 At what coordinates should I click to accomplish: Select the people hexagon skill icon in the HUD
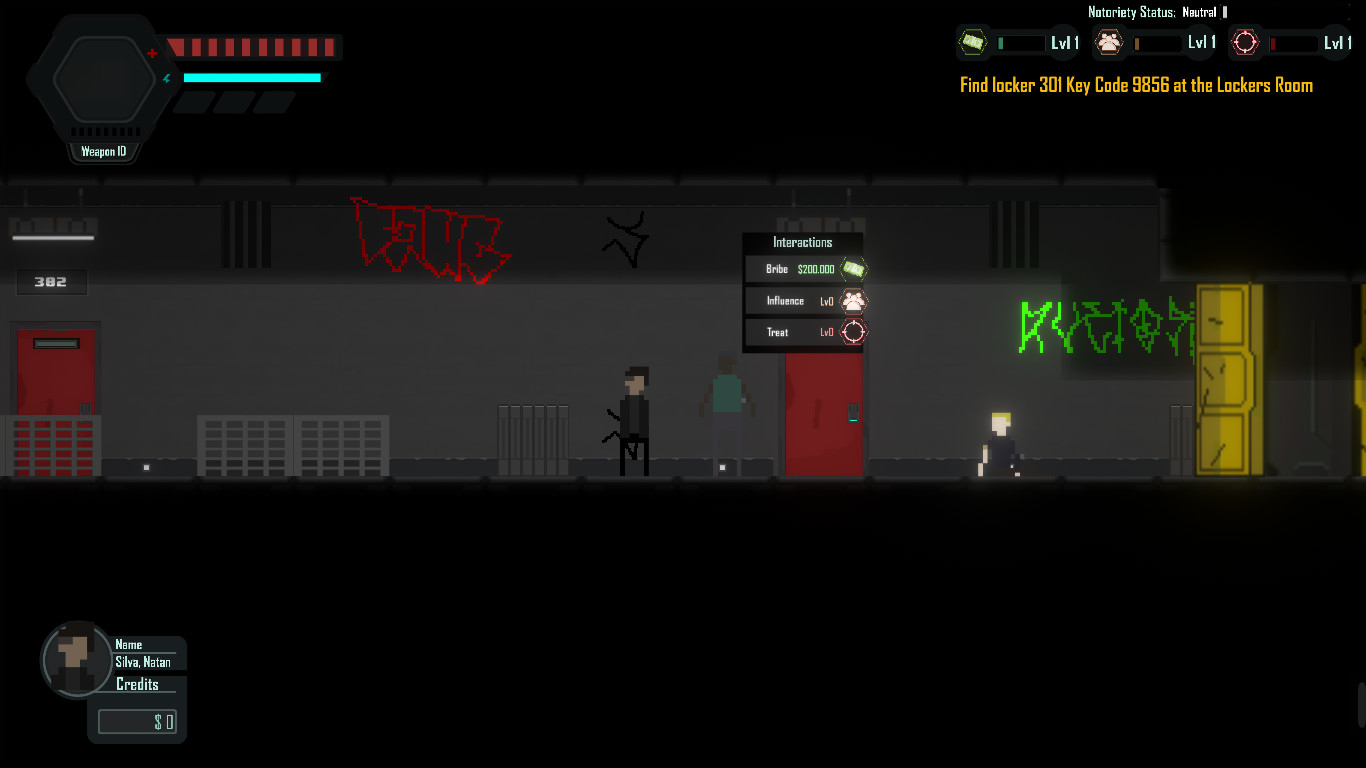tap(1109, 43)
